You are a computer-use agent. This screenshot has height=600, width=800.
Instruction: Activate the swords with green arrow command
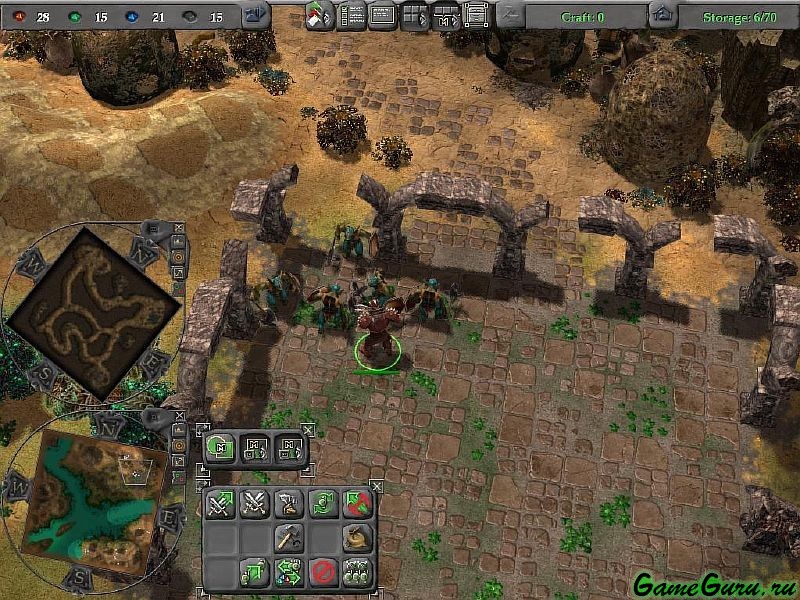pyautogui.click(x=221, y=503)
